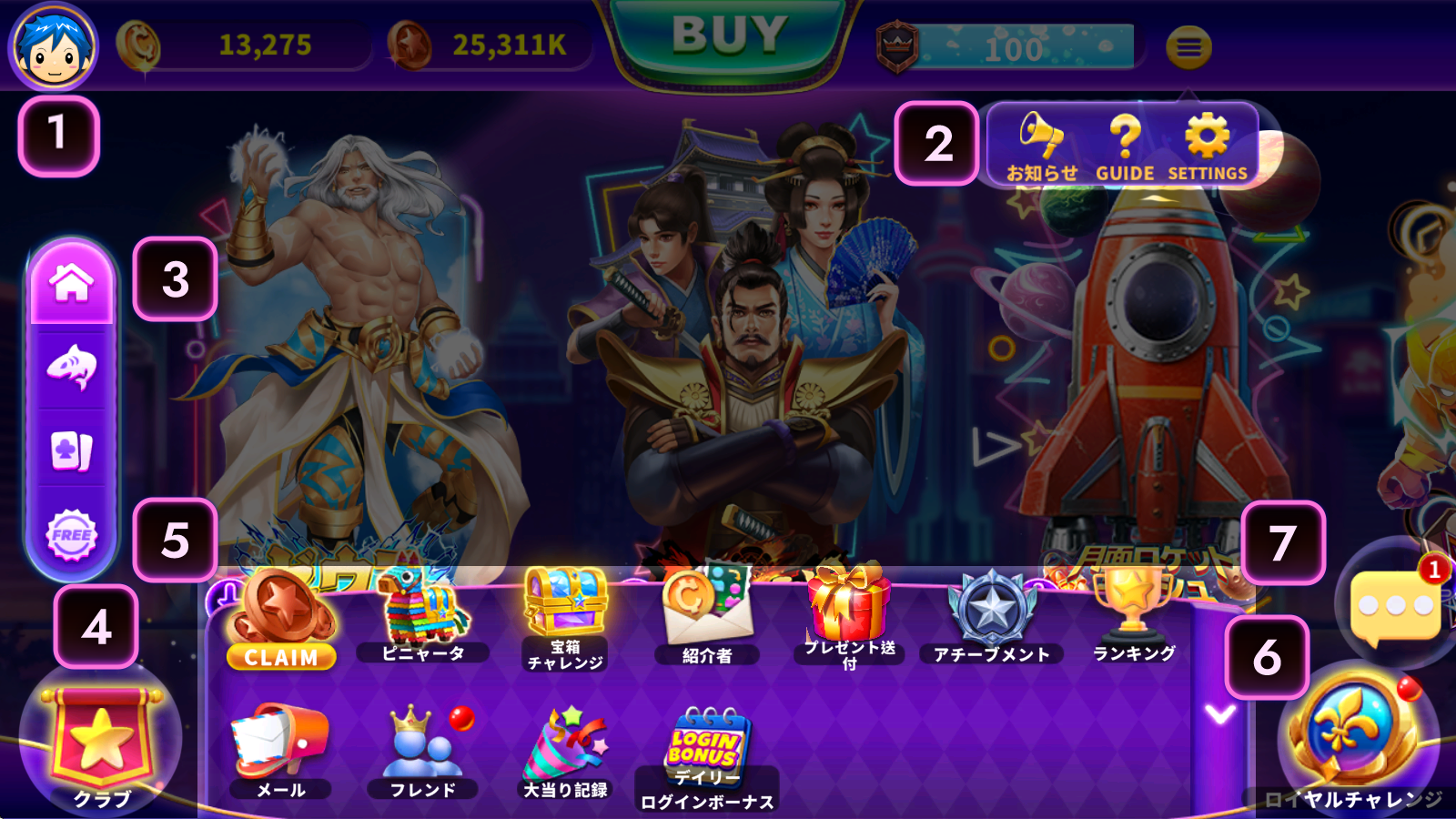Open the フレンド friends list
This screenshot has height=819, width=1456.
tap(422, 750)
